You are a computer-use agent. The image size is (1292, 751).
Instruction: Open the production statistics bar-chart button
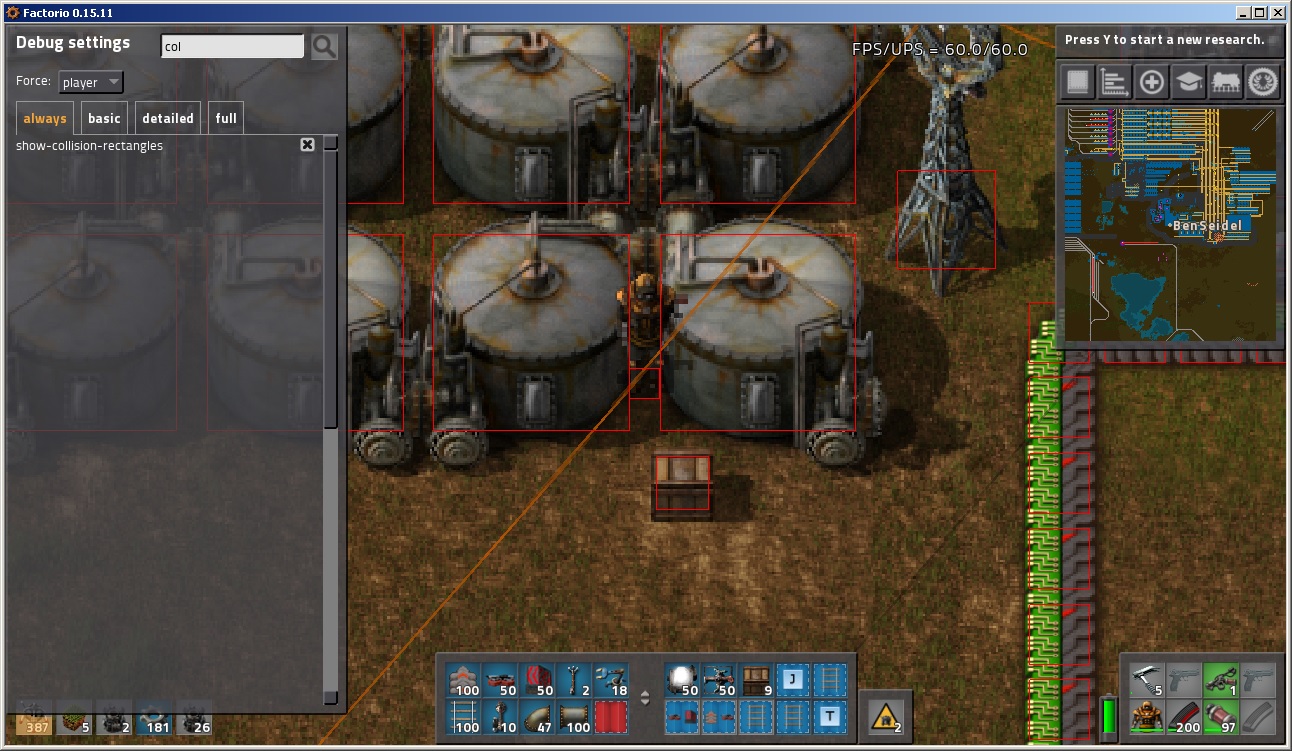click(x=1114, y=82)
